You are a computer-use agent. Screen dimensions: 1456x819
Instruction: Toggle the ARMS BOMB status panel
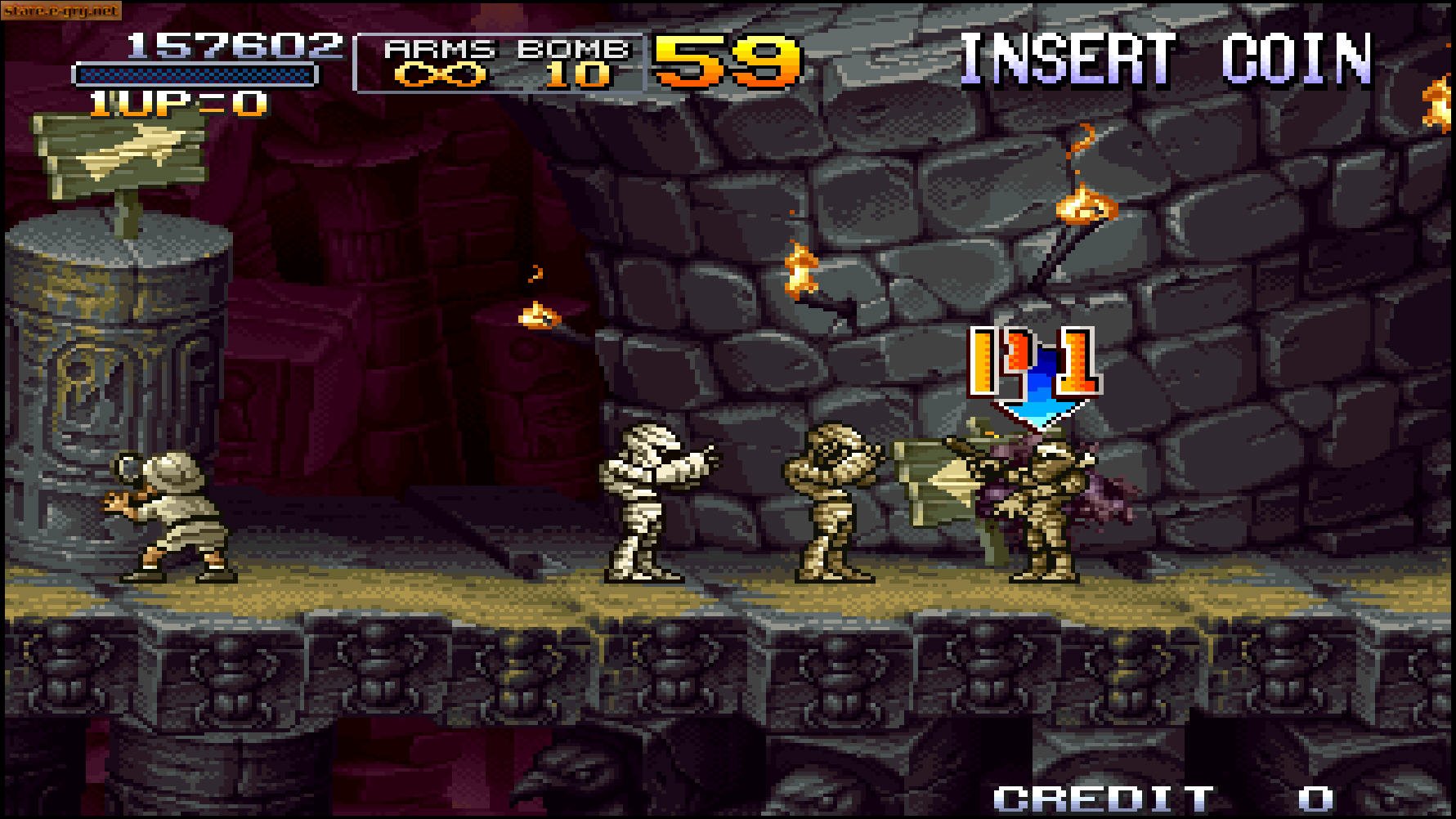(500, 61)
